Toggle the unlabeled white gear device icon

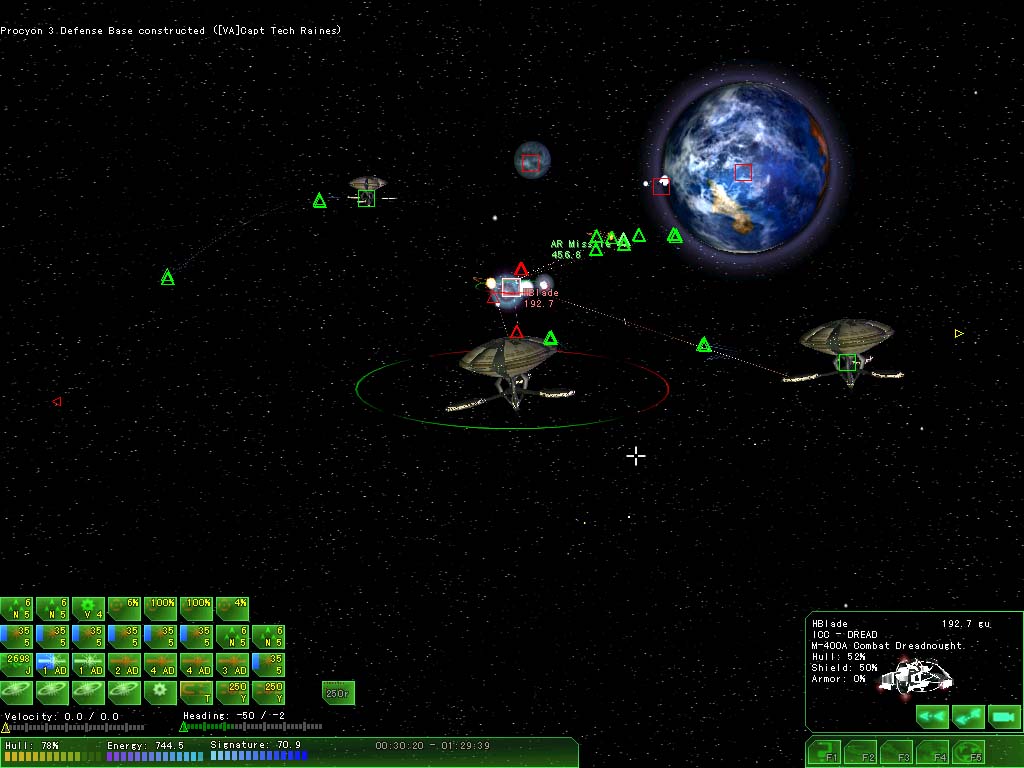(x=160, y=691)
